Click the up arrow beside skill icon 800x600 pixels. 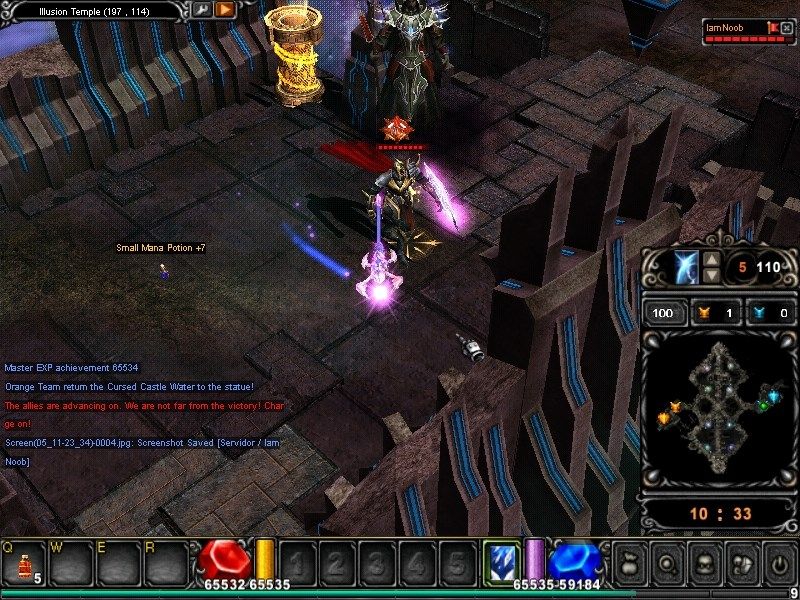point(711,259)
